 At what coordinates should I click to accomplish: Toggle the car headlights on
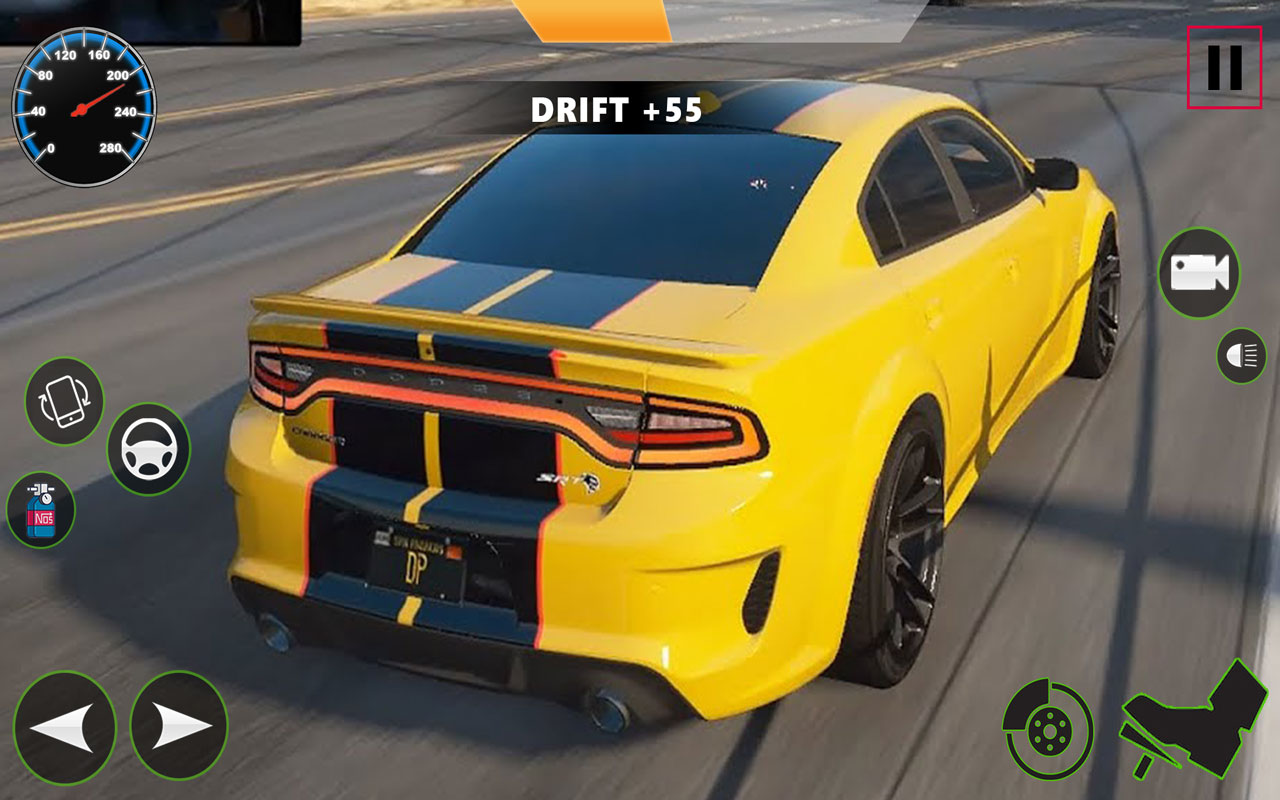pyautogui.click(x=1239, y=353)
